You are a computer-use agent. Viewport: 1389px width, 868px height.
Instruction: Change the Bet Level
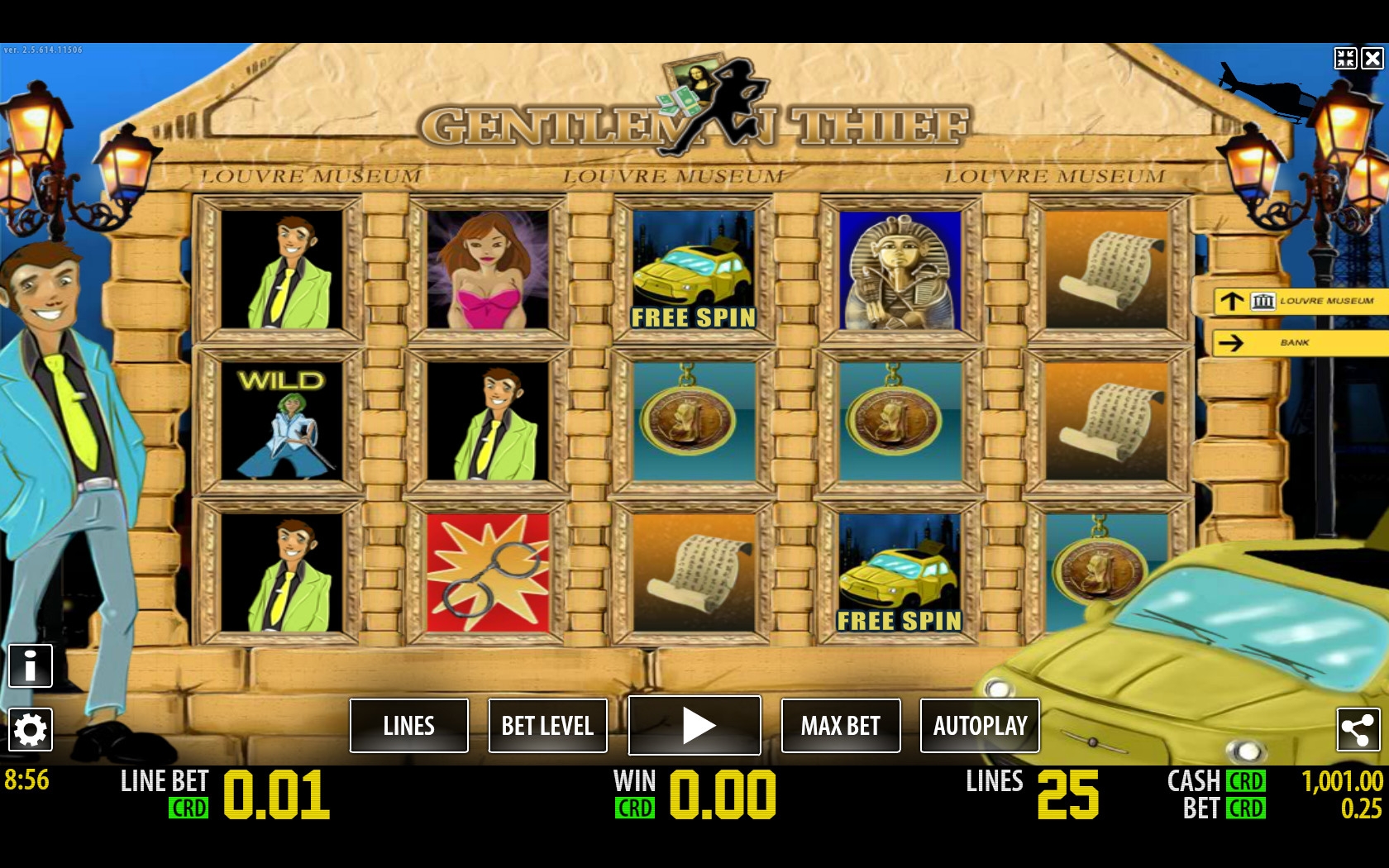point(547,726)
